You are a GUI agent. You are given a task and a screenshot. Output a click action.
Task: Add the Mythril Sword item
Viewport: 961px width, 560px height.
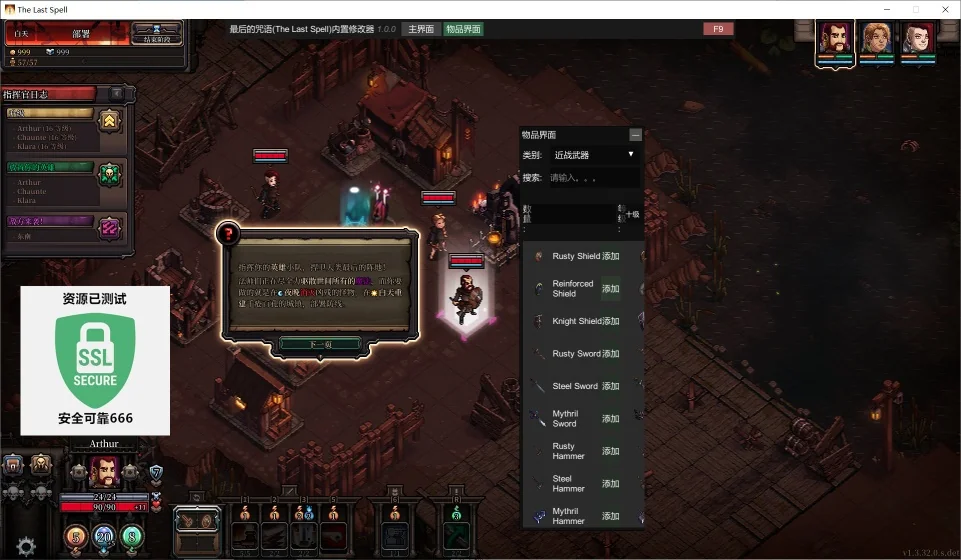[611, 419]
